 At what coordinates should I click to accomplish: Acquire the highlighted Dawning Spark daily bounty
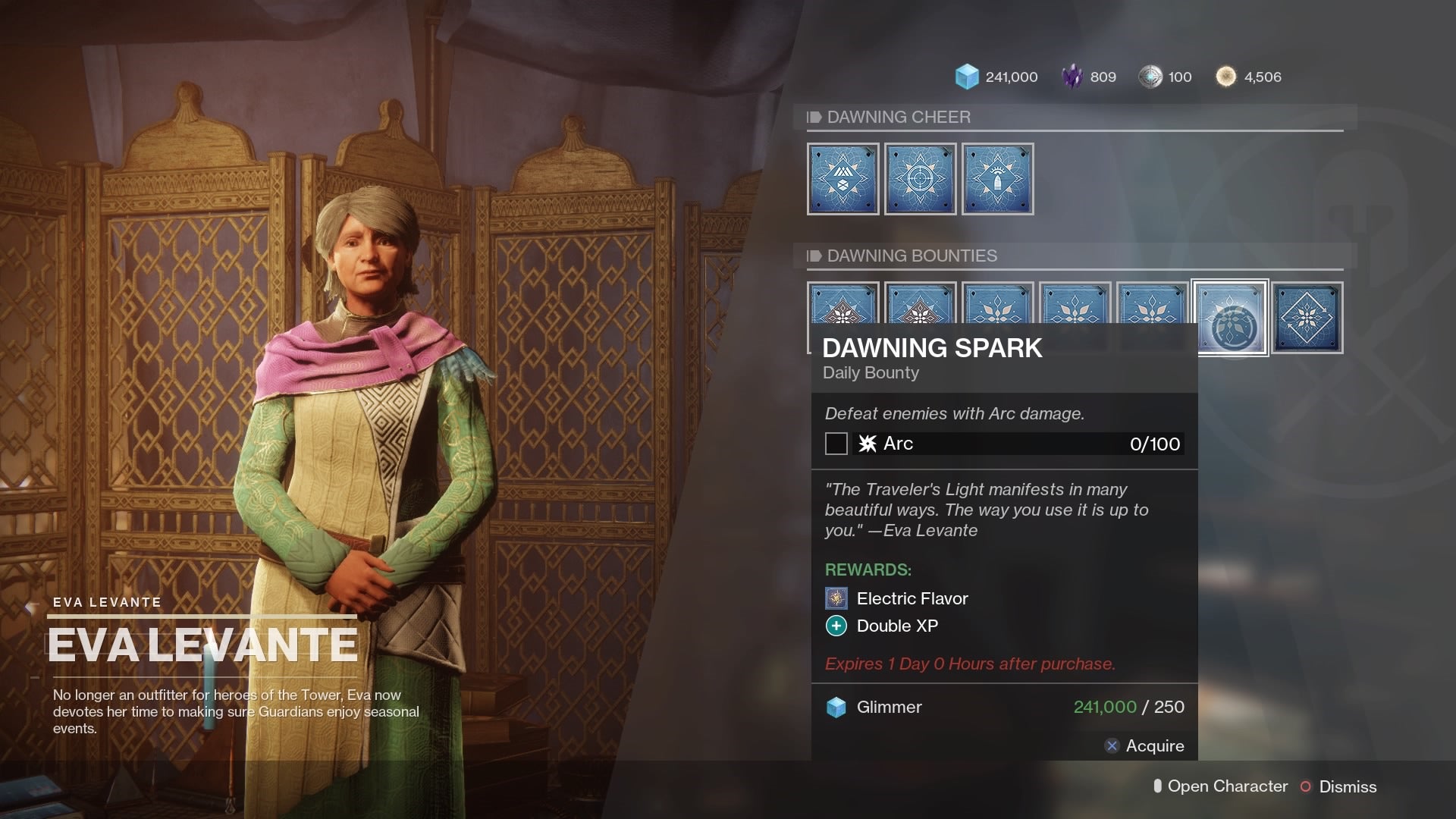1144,746
